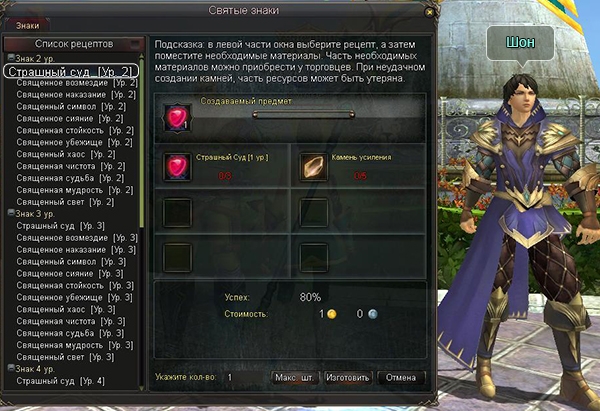Screen dimensions: 600x411
Task: Click the Страшный Суд [1 ур.] material slot
Action: click(178, 166)
